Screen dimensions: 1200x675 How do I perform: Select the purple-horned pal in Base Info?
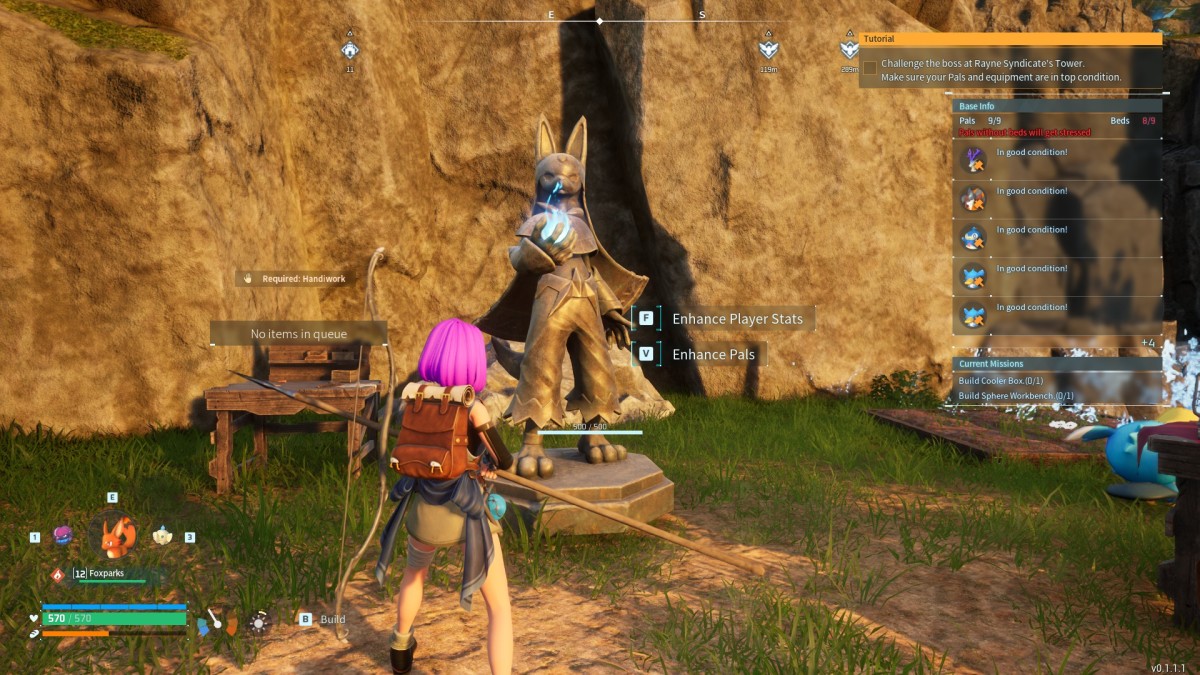[x=973, y=160]
